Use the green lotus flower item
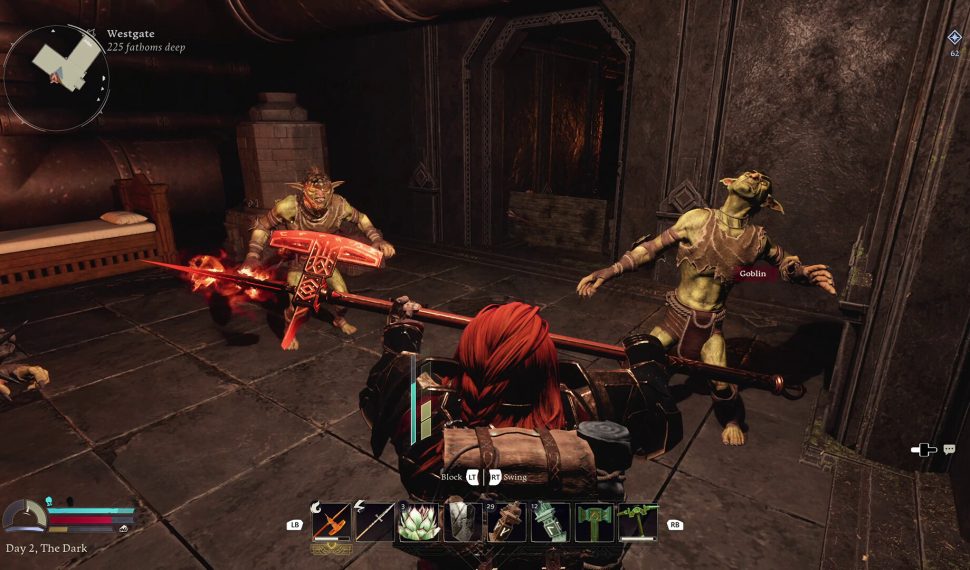970x570 pixels. pyautogui.click(x=419, y=522)
